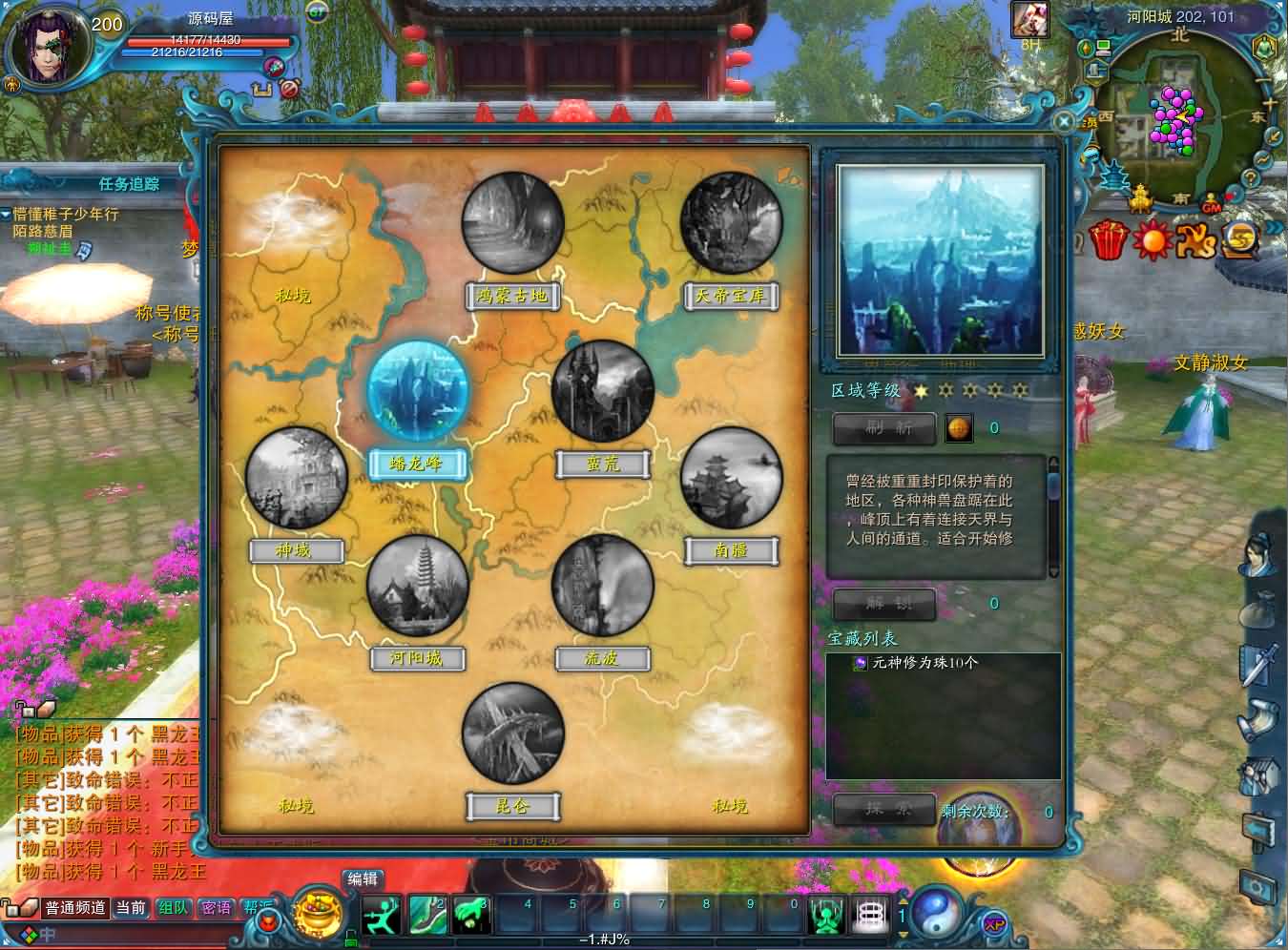
Task: Select the first green skill in the hotbar
Action: (x=380, y=914)
